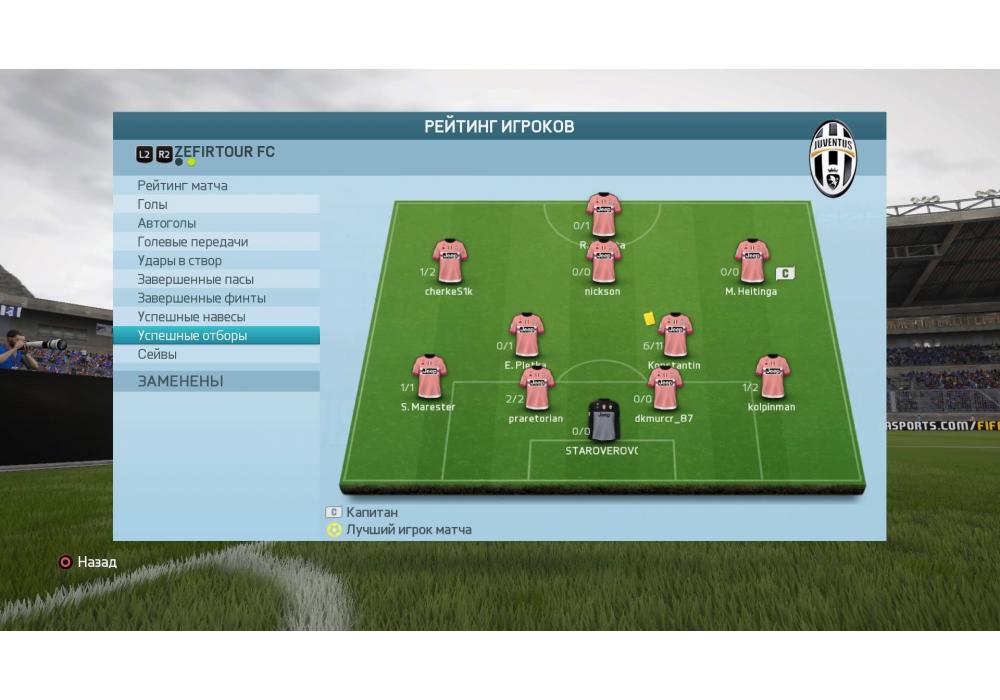This screenshot has width=1000, height=700.
Task: Show the Голевые передачи stat
Action: 193,242
